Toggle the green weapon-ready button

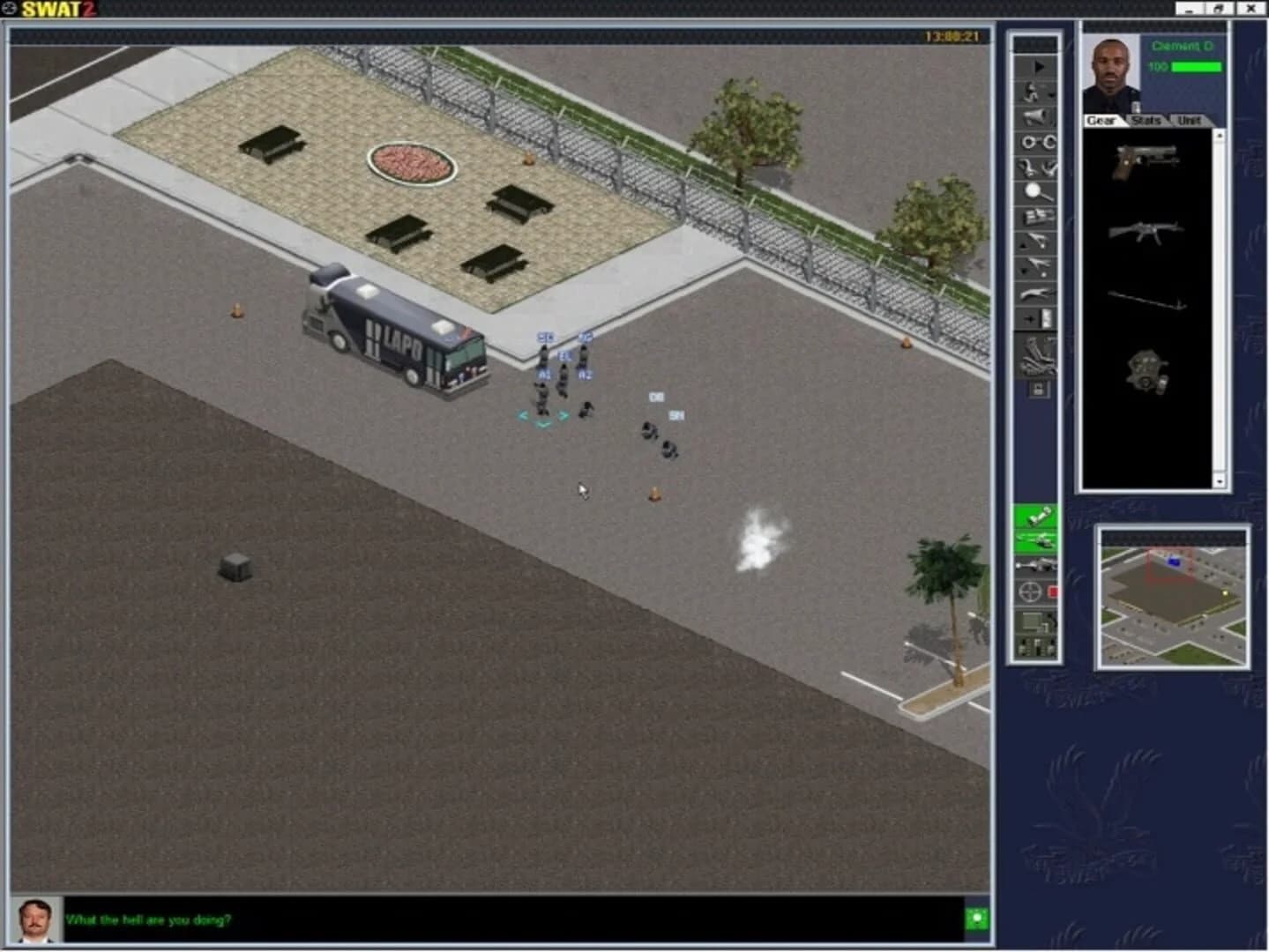pos(1036,540)
